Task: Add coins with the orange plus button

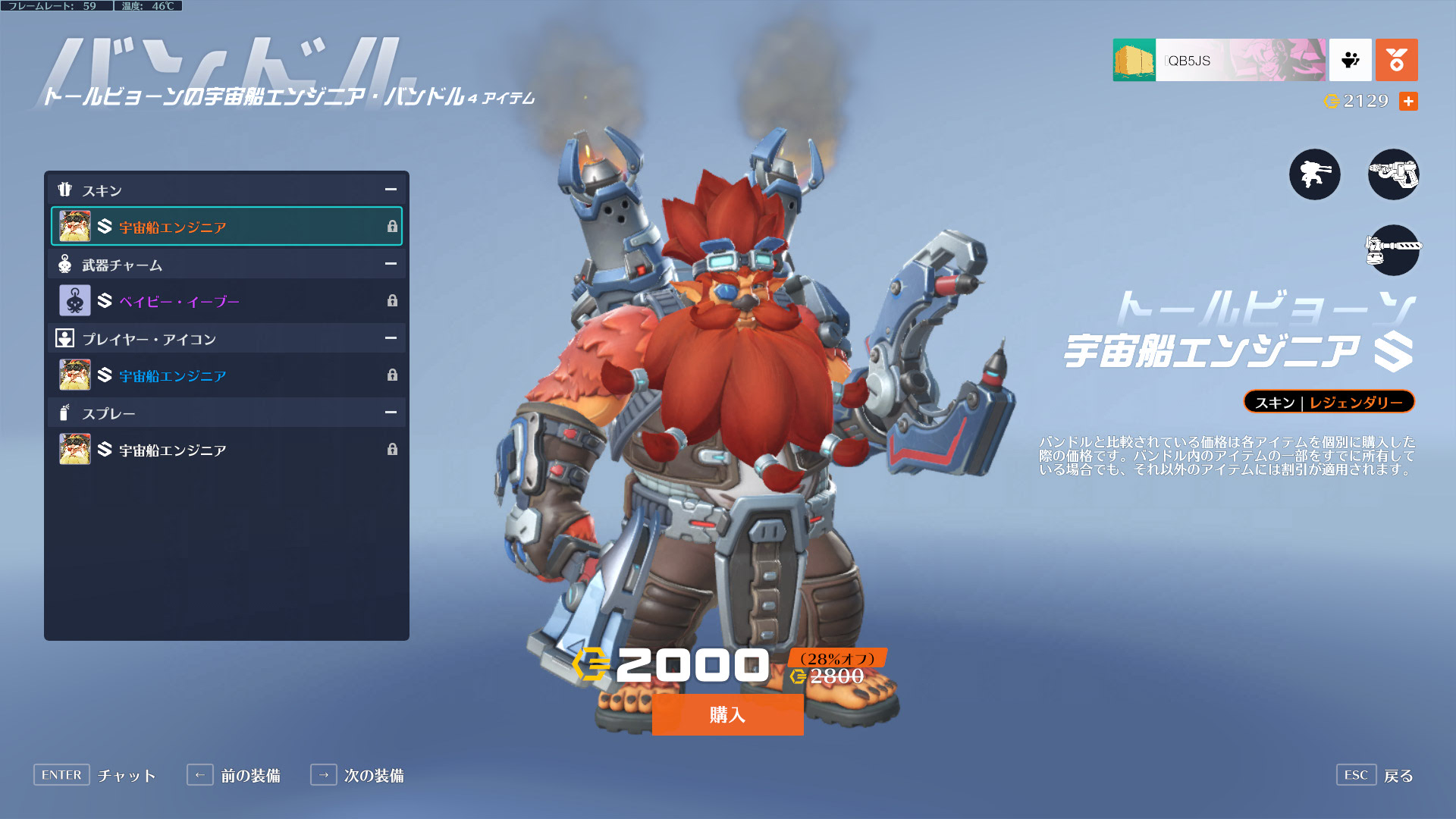Action: (1408, 101)
